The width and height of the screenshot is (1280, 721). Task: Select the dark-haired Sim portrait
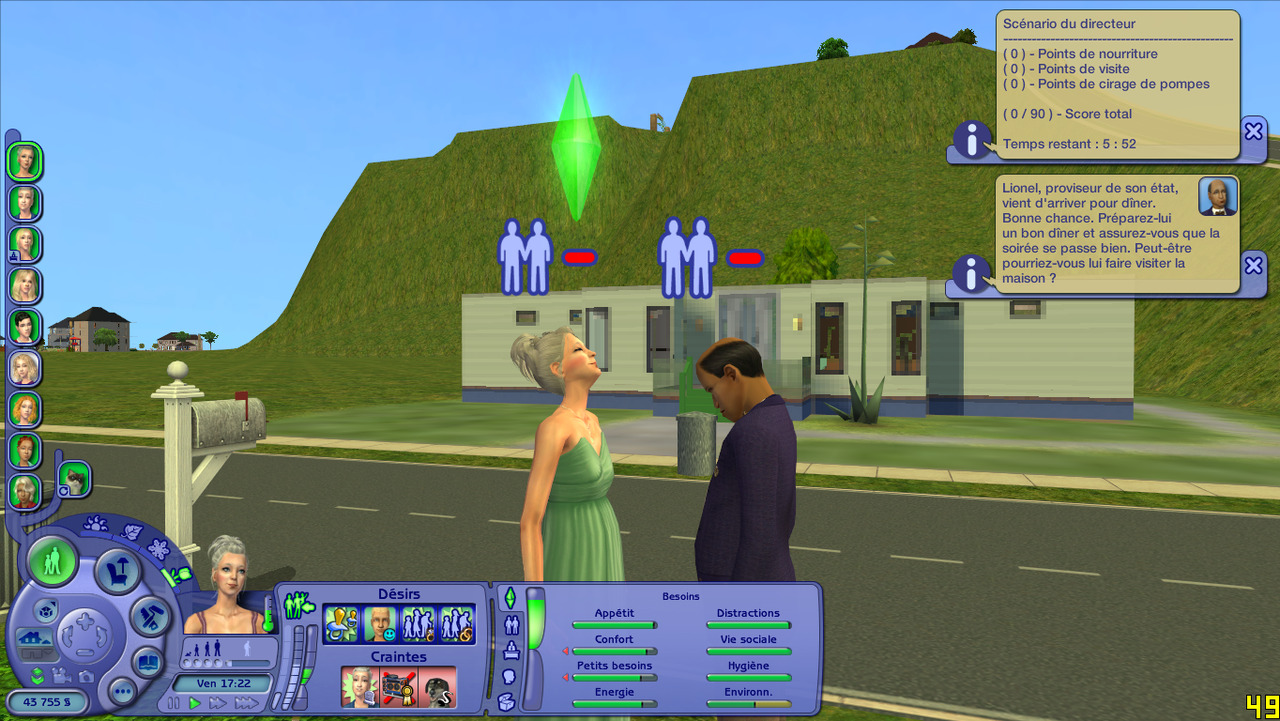[x=24, y=326]
